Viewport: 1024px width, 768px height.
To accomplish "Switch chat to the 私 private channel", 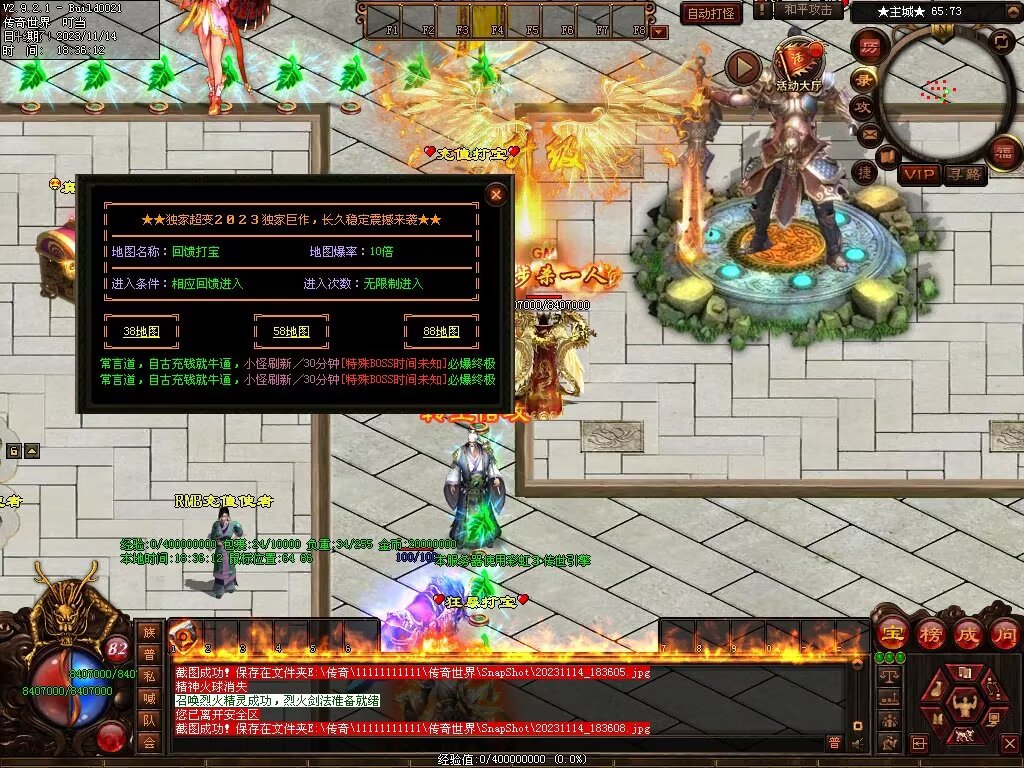I will pos(149,675).
